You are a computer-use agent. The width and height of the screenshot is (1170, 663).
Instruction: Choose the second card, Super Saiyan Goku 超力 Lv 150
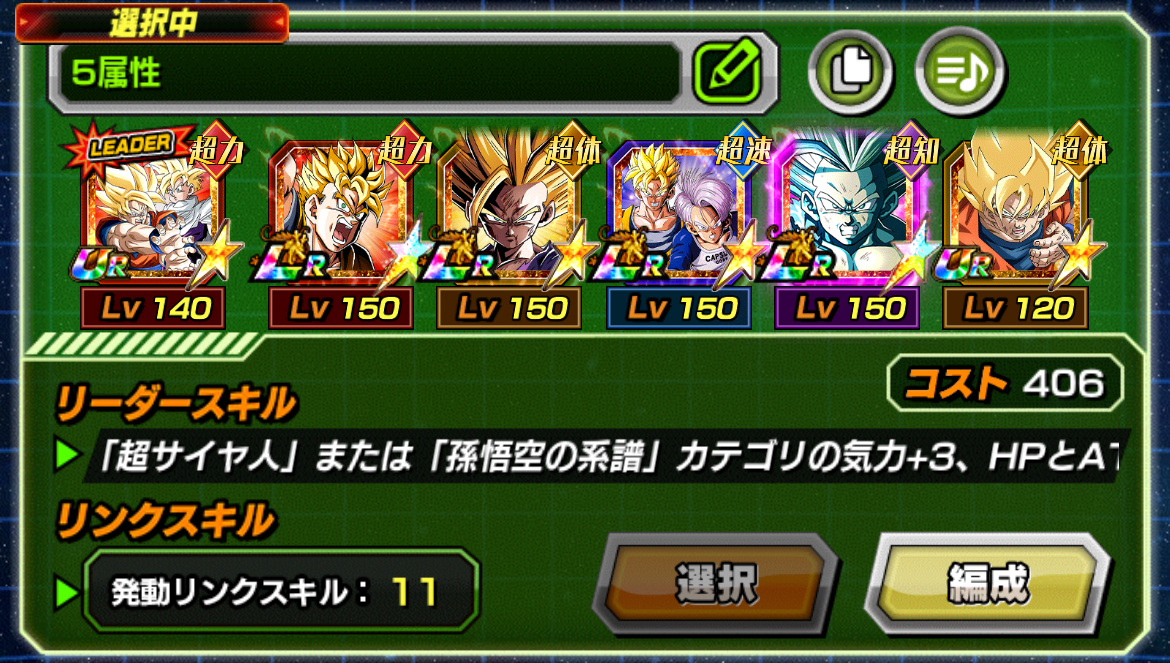341,222
